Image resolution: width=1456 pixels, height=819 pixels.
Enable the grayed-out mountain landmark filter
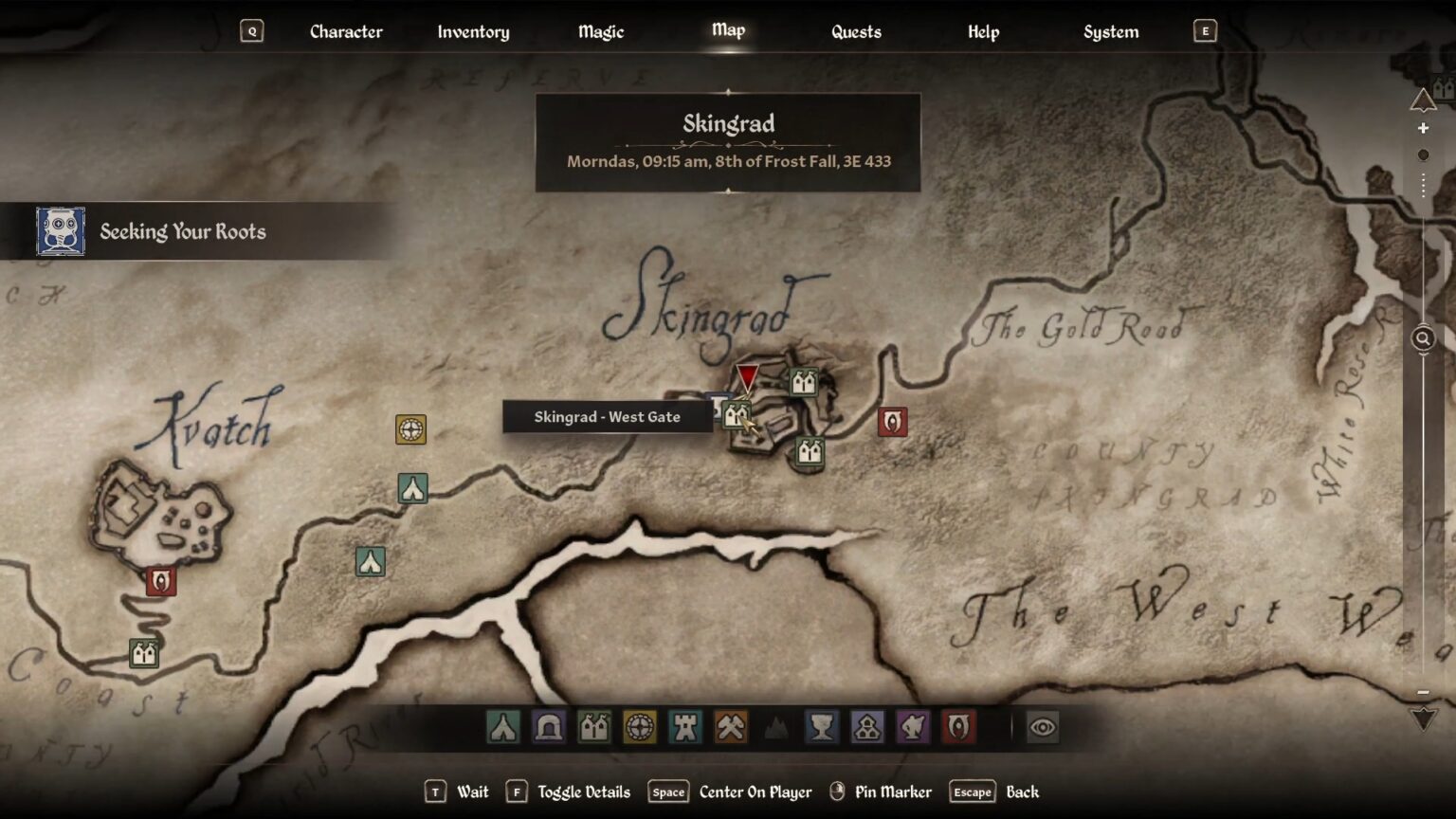(x=775, y=727)
